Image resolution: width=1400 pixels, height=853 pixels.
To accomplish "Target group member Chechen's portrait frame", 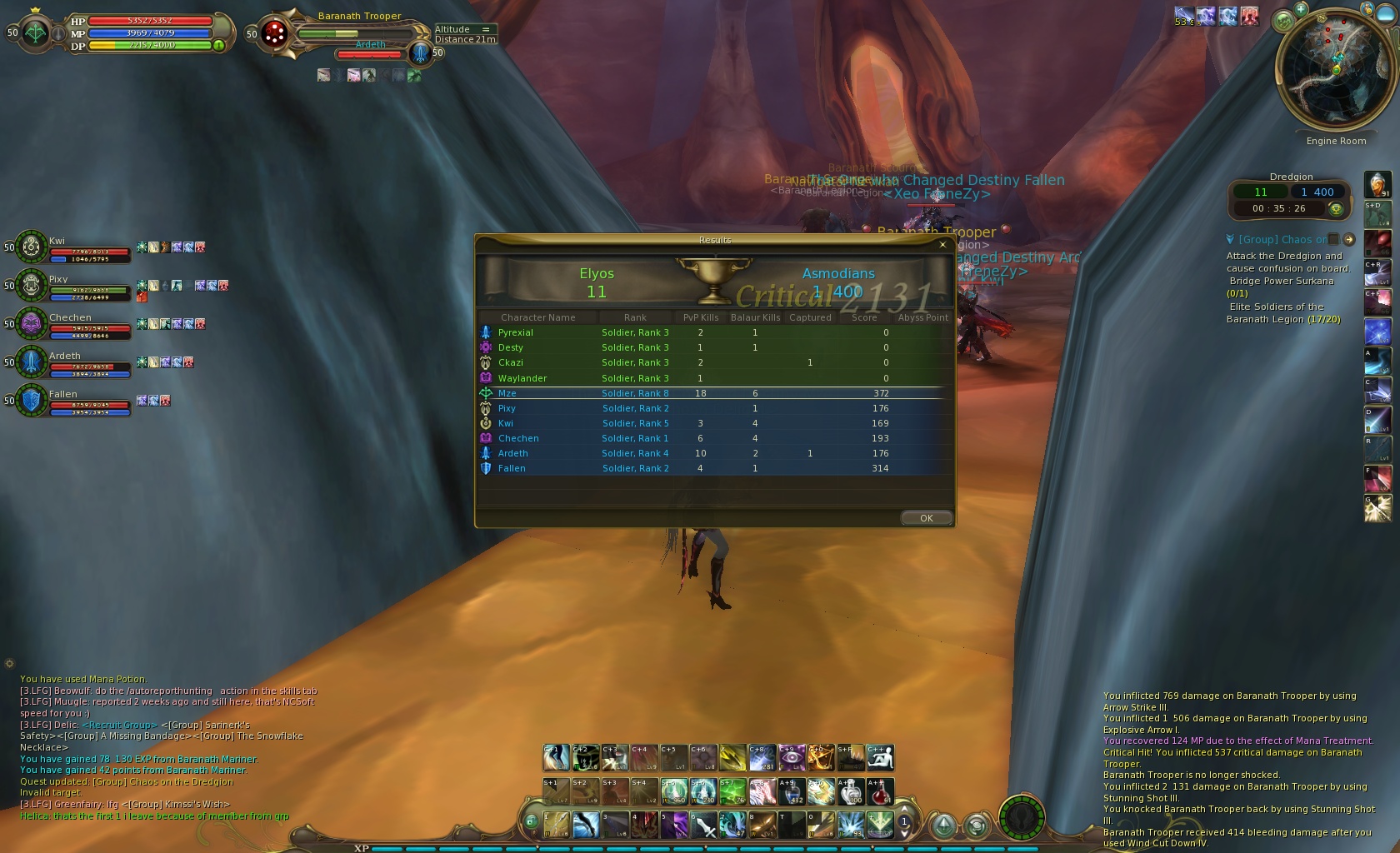I will [31, 323].
